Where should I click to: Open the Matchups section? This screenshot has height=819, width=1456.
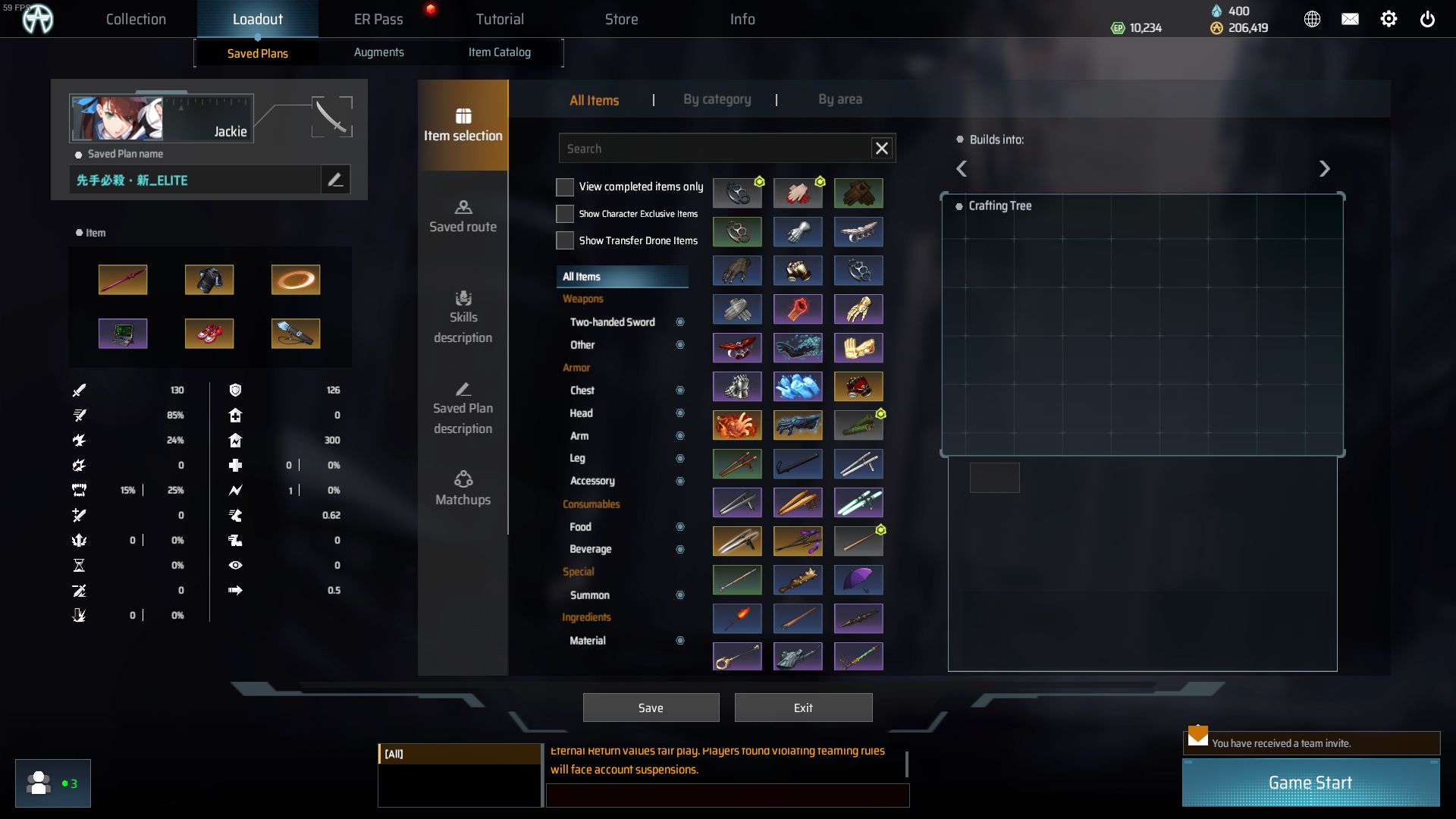pos(463,489)
